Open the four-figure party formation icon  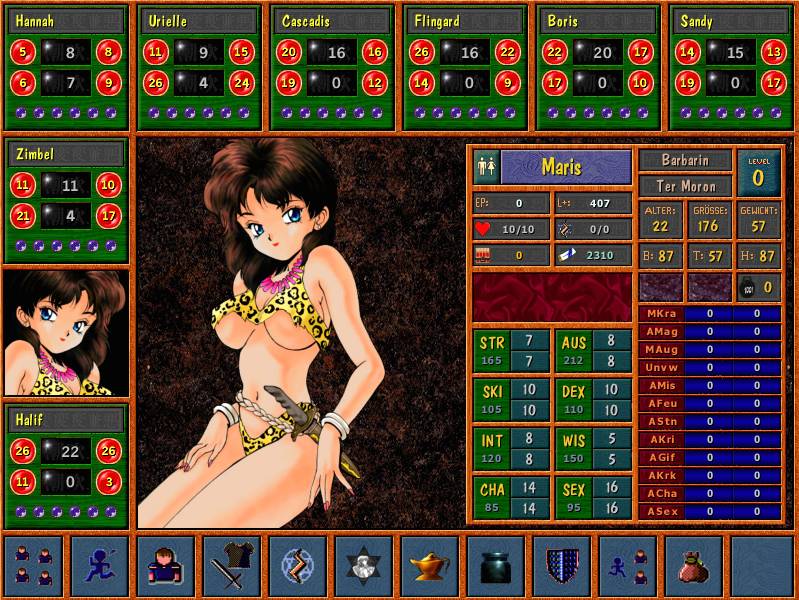click(x=33, y=566)
